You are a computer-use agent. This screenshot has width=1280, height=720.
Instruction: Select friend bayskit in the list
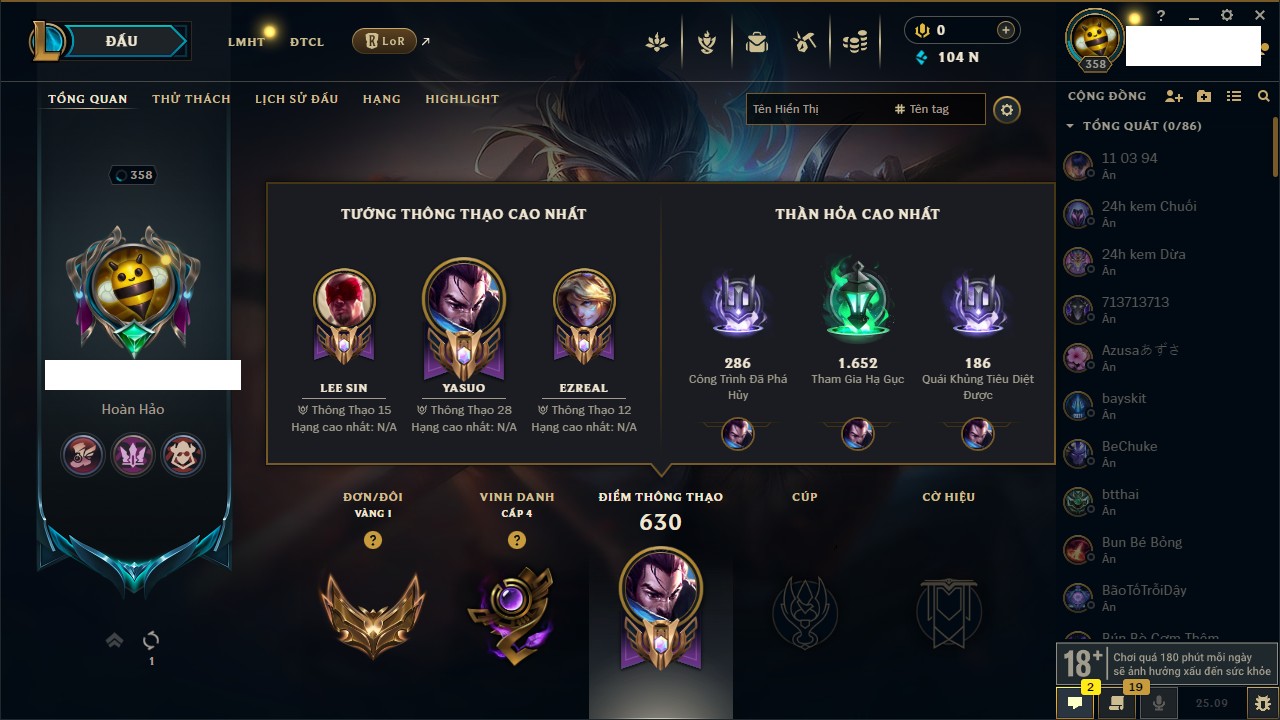pos(1124,405)
